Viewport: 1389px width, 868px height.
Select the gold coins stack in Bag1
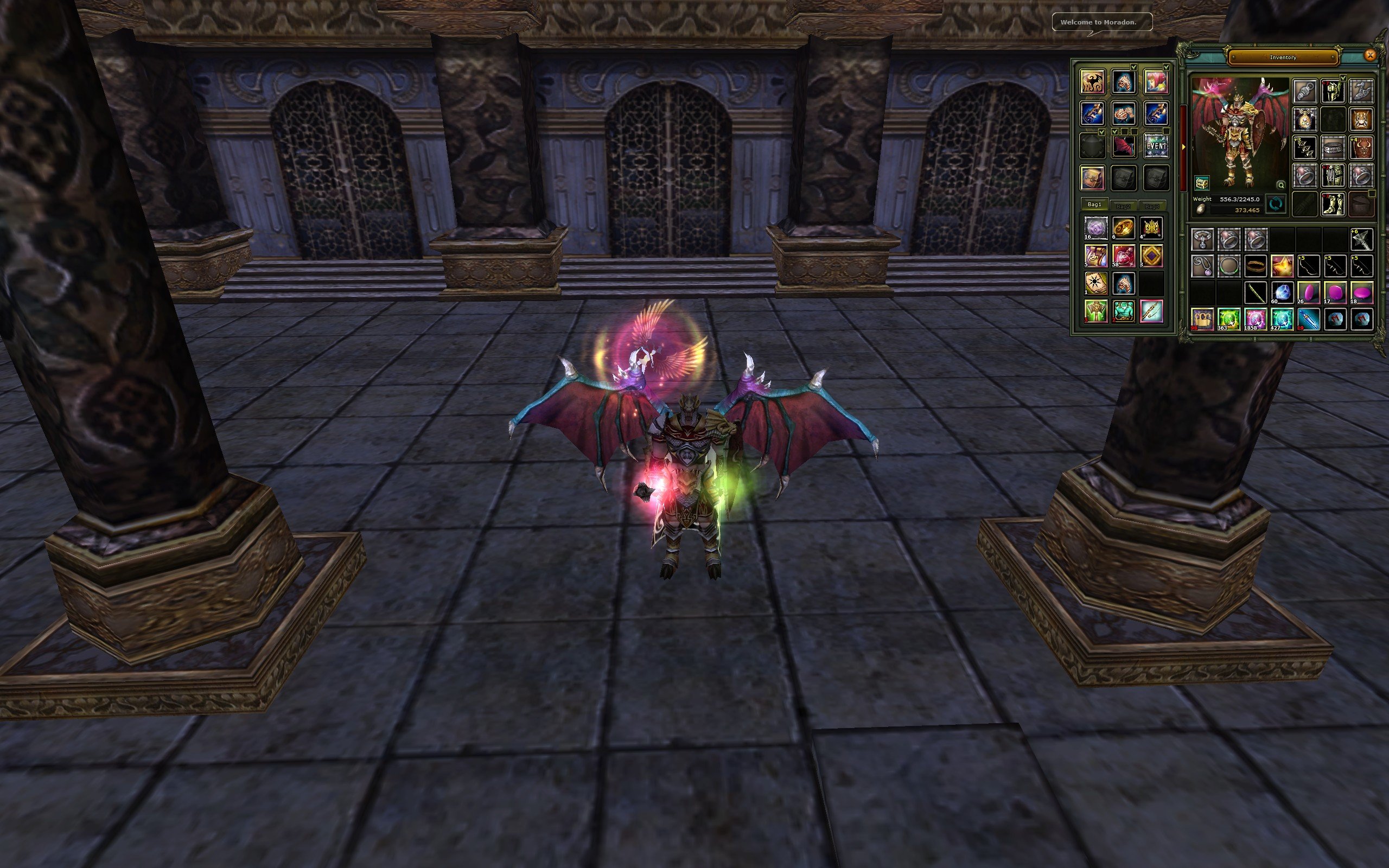[1124, 227]
